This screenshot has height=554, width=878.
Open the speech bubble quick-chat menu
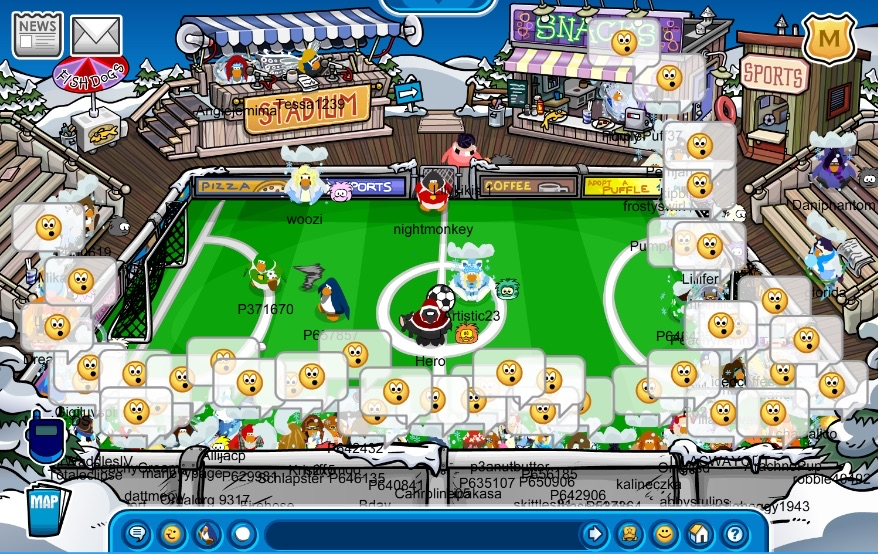tap(138, 534)
